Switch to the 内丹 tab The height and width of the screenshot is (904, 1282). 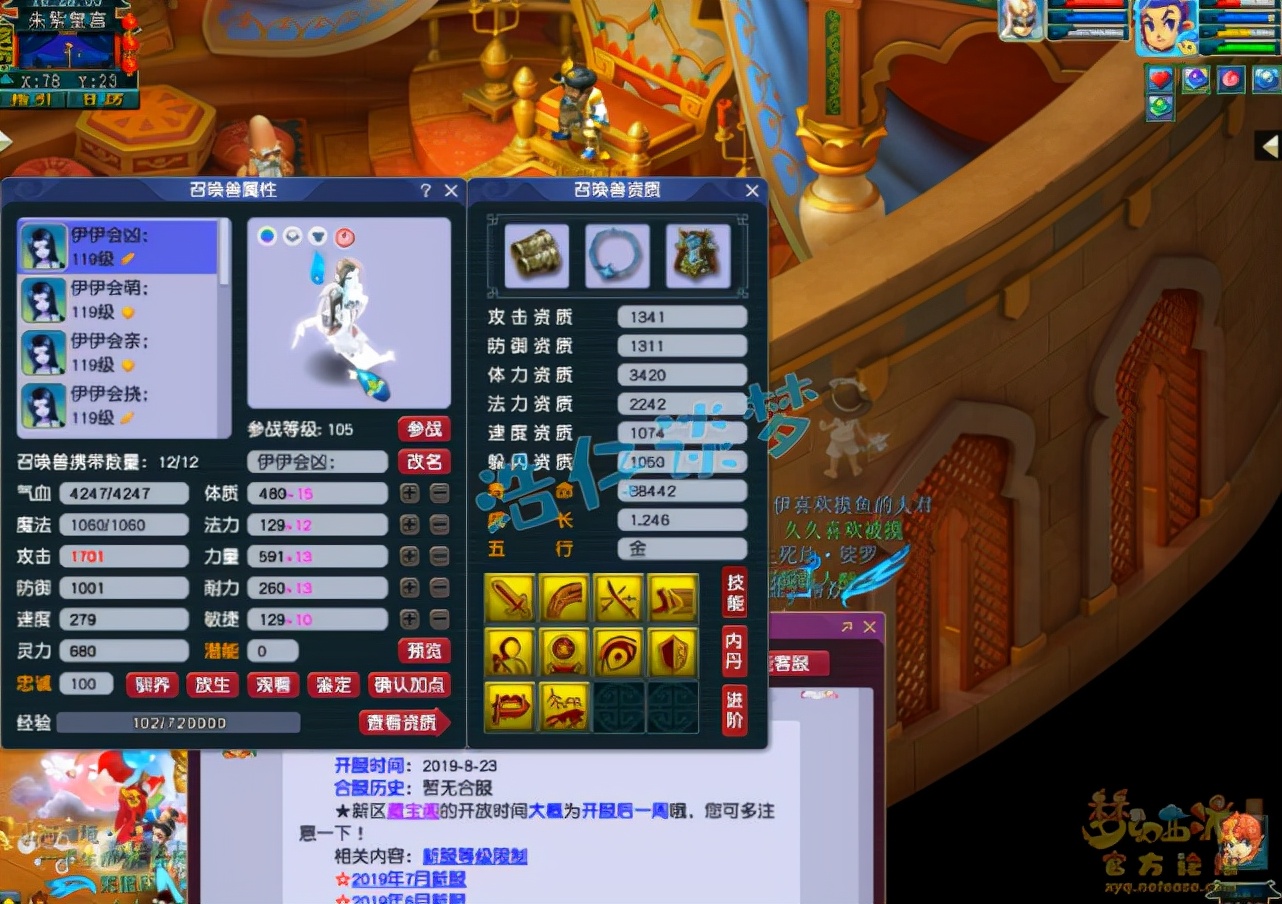[x=734, y=651]
